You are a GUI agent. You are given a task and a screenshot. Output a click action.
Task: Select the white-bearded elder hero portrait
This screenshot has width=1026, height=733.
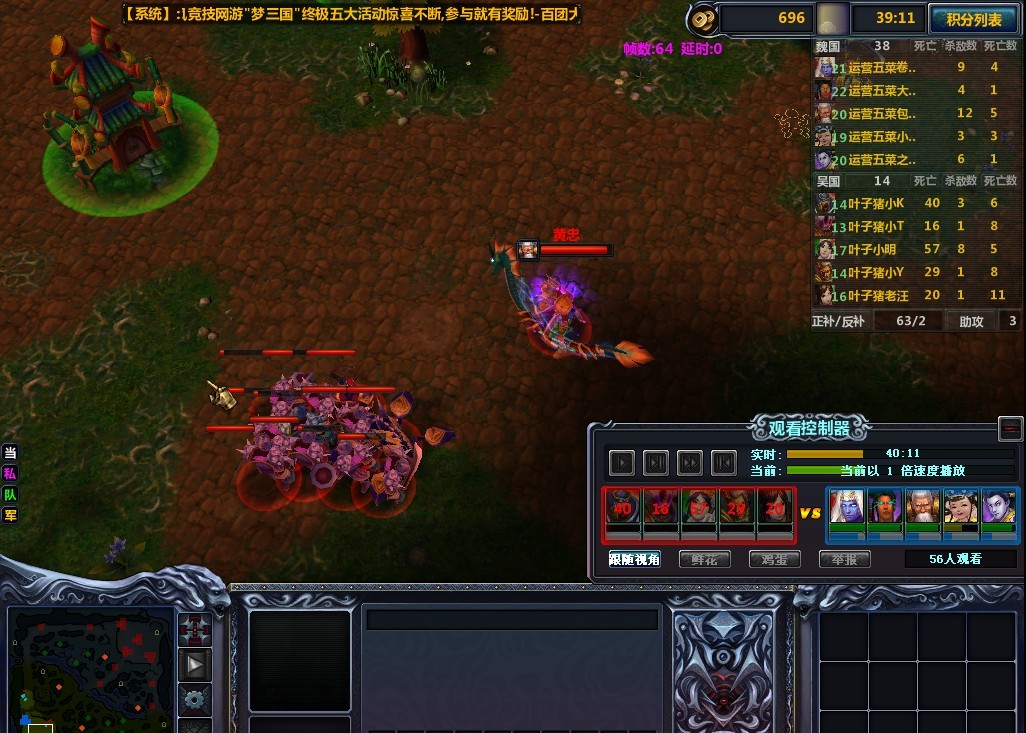[922, 507]
